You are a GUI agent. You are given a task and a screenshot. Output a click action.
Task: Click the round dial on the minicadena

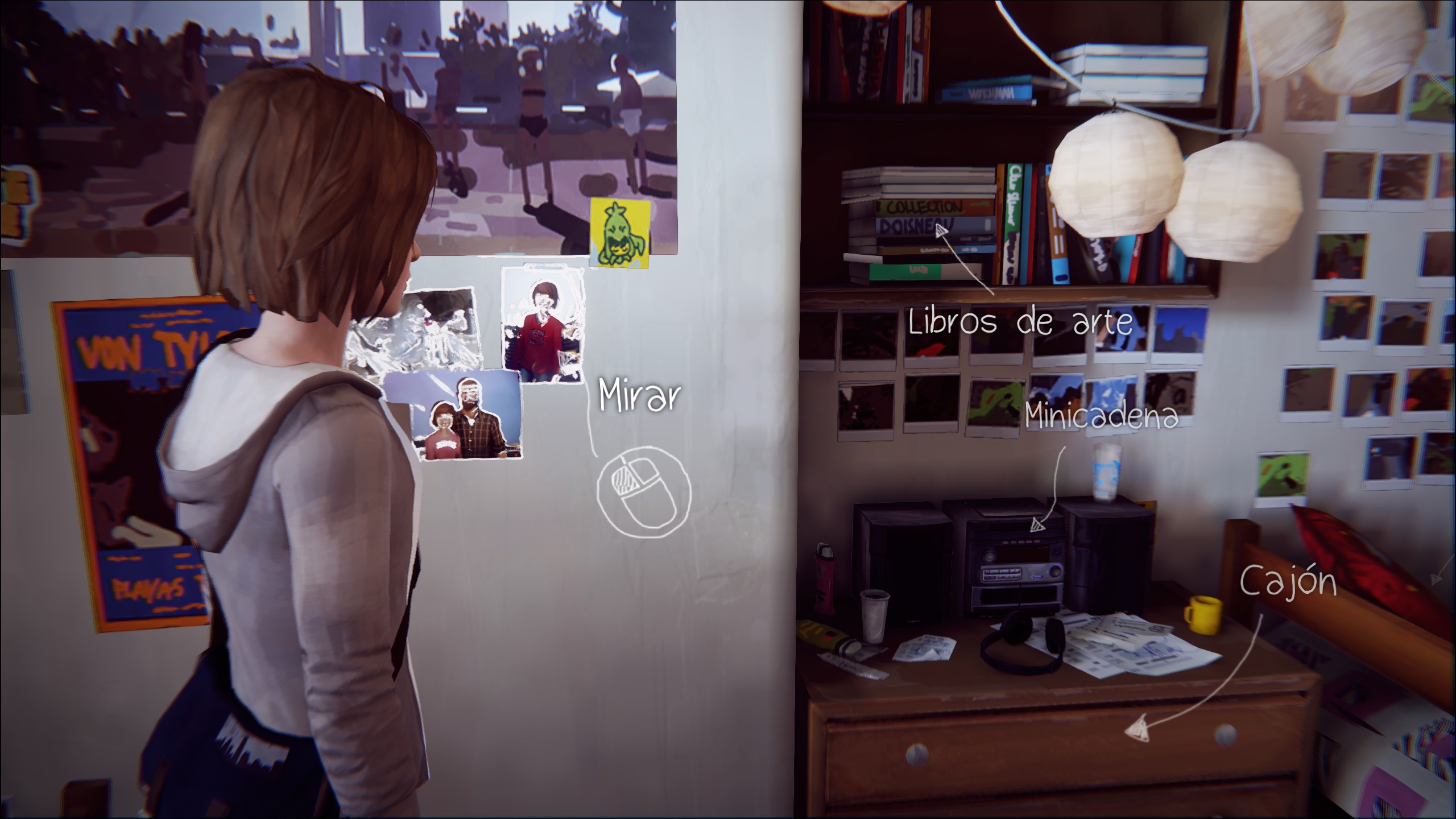click(x=989, y=556)
